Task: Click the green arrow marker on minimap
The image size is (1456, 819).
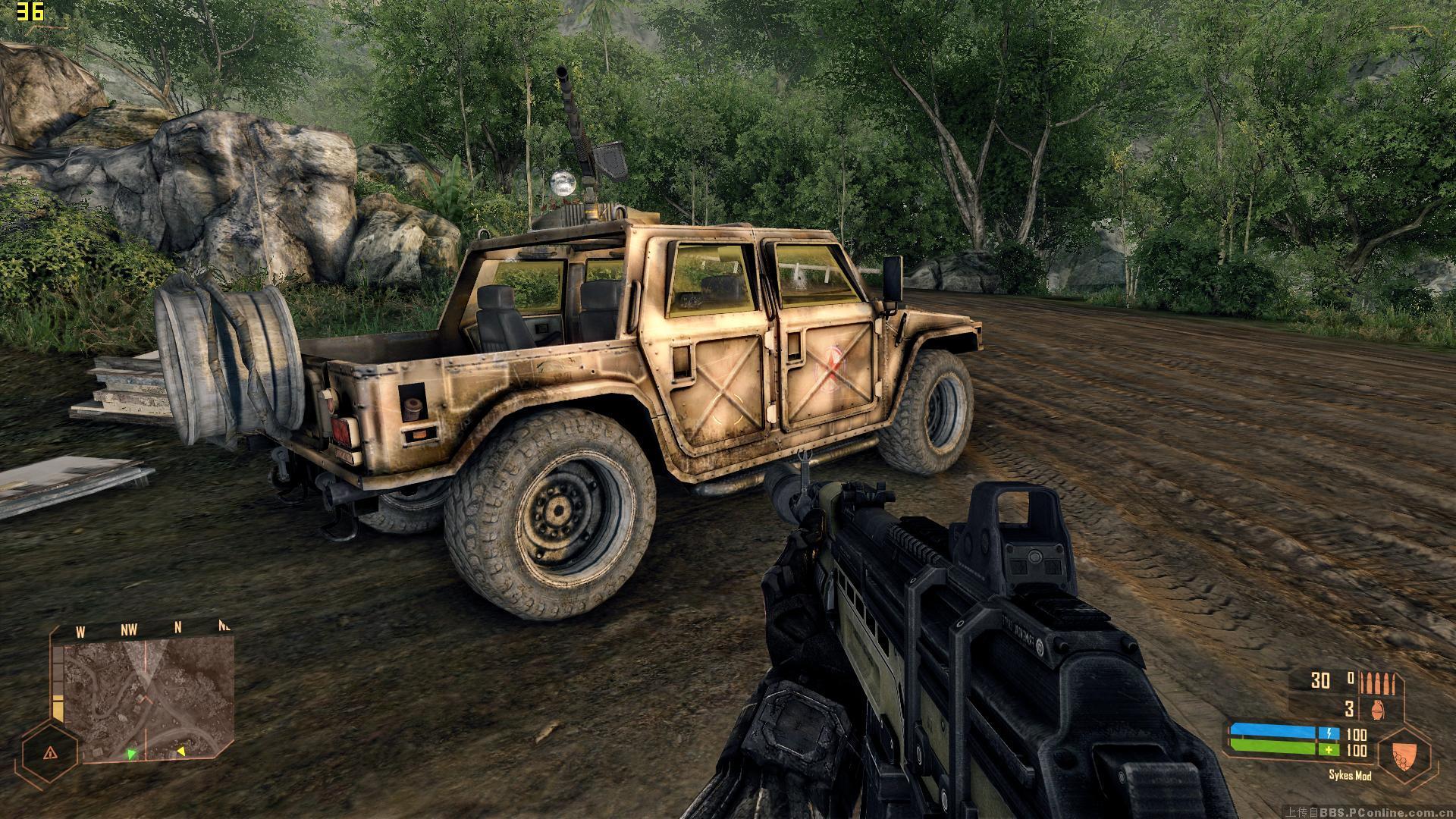Action: 131,754
